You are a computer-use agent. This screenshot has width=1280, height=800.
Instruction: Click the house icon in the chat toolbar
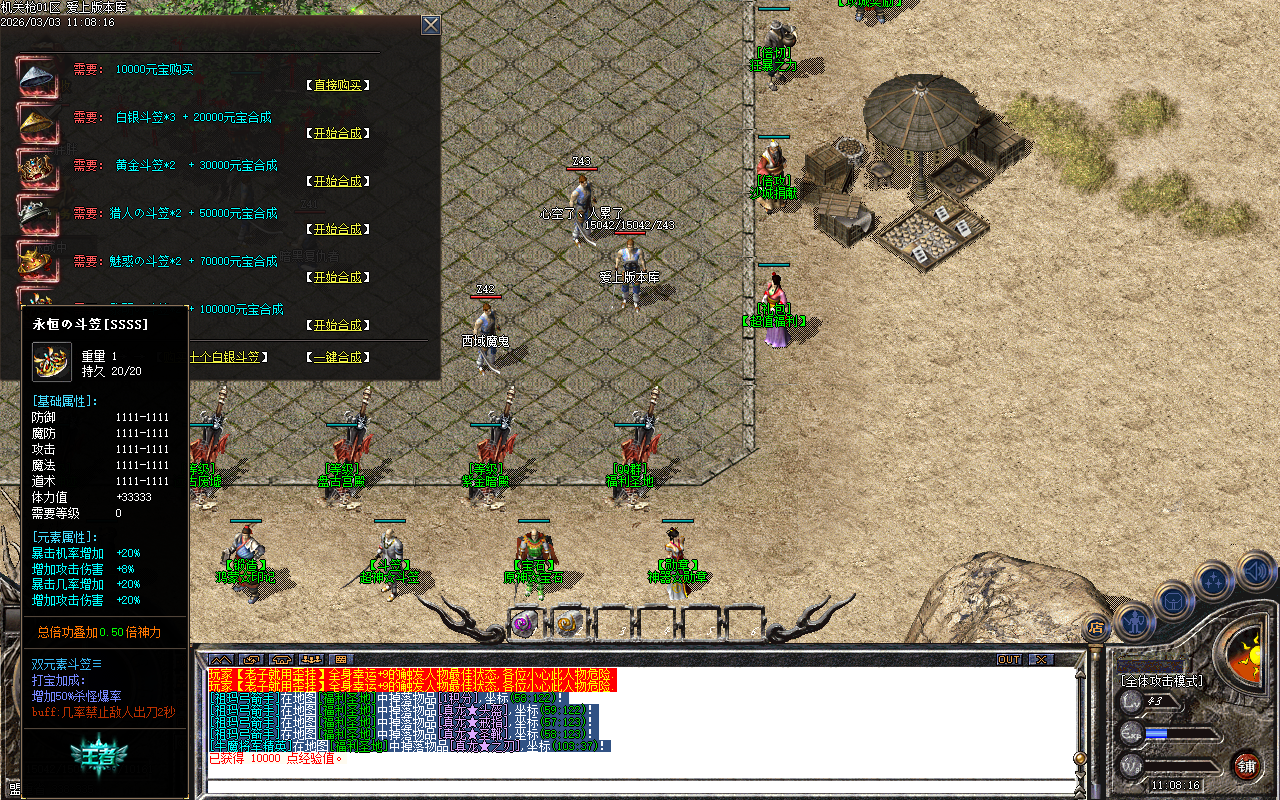(283, 659)
